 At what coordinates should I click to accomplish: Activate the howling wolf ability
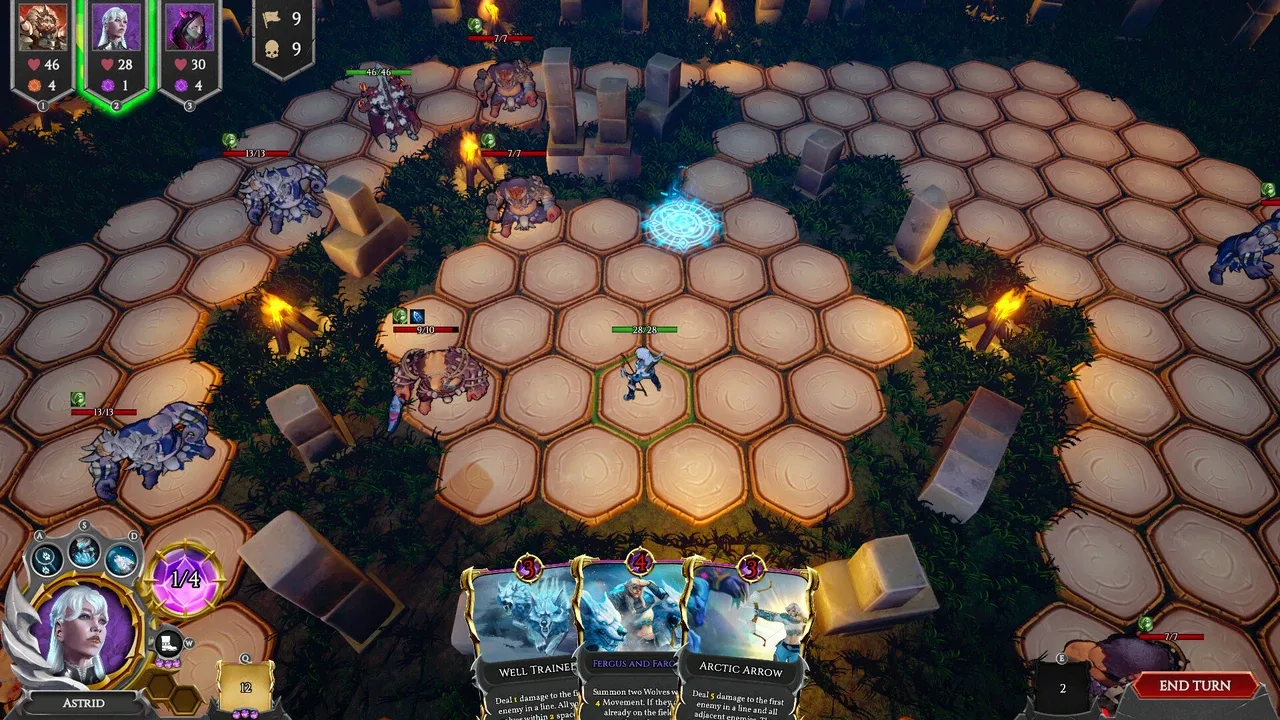pos(121,559)
